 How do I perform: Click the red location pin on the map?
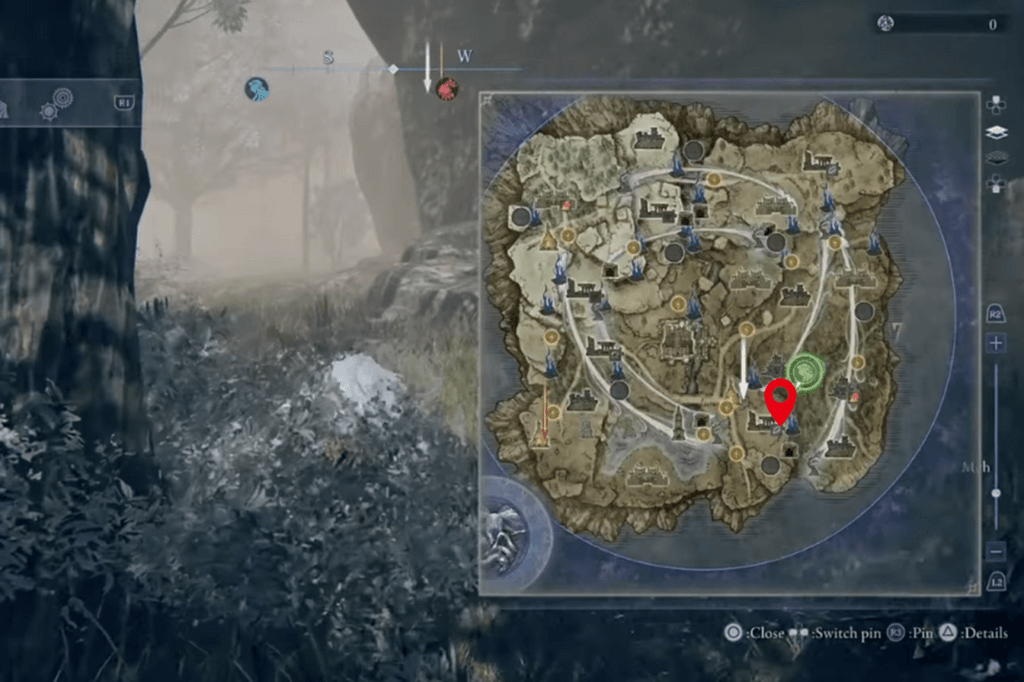pos(780,400)
